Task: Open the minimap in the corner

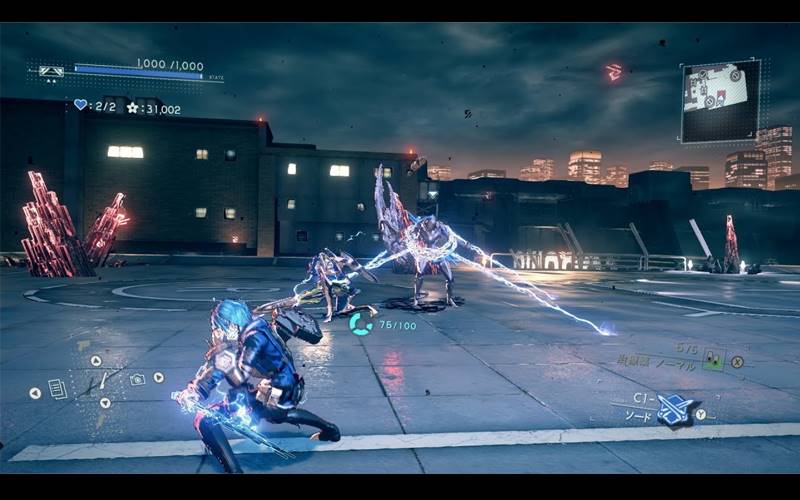Action: pos(720,99)
